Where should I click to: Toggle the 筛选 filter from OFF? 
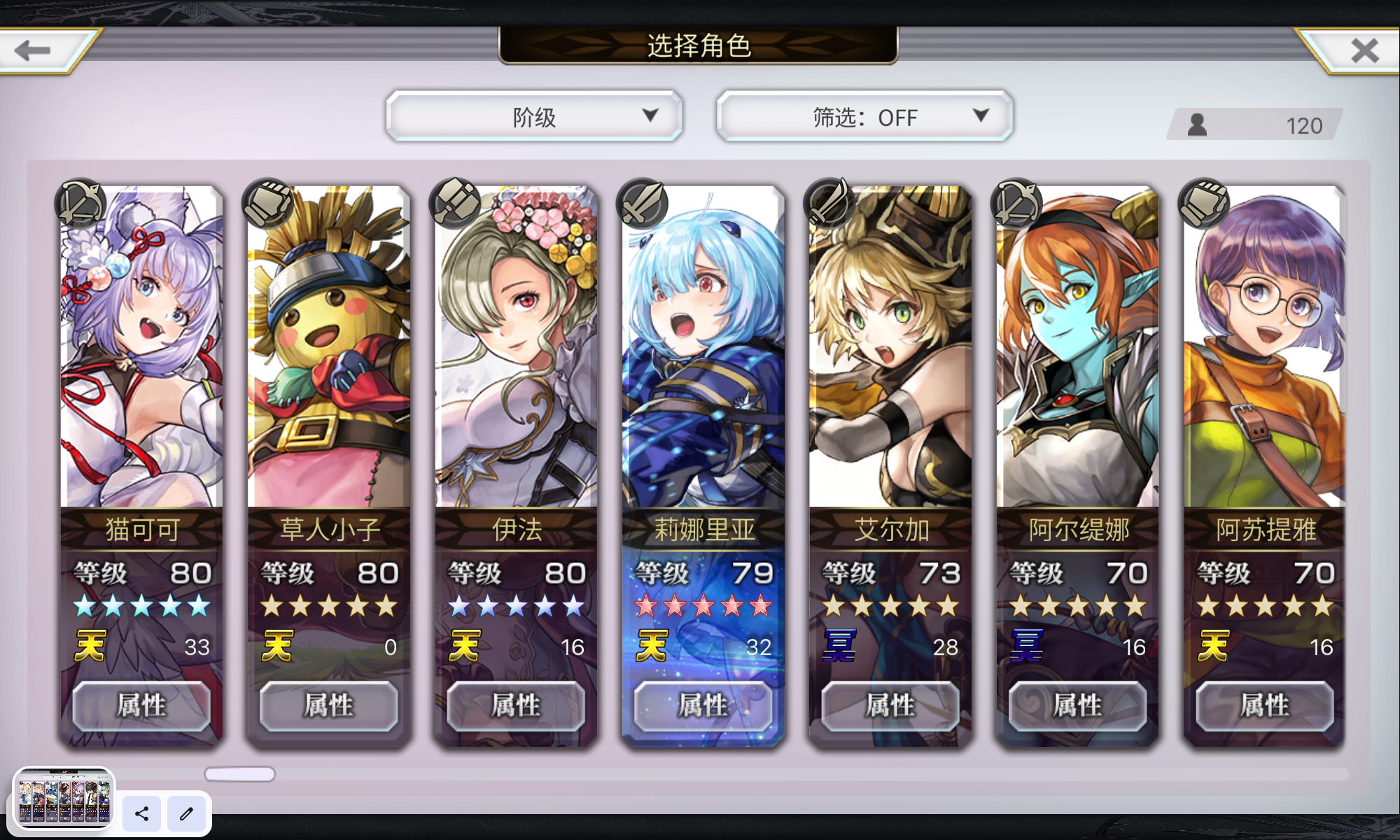coord(863,116)
